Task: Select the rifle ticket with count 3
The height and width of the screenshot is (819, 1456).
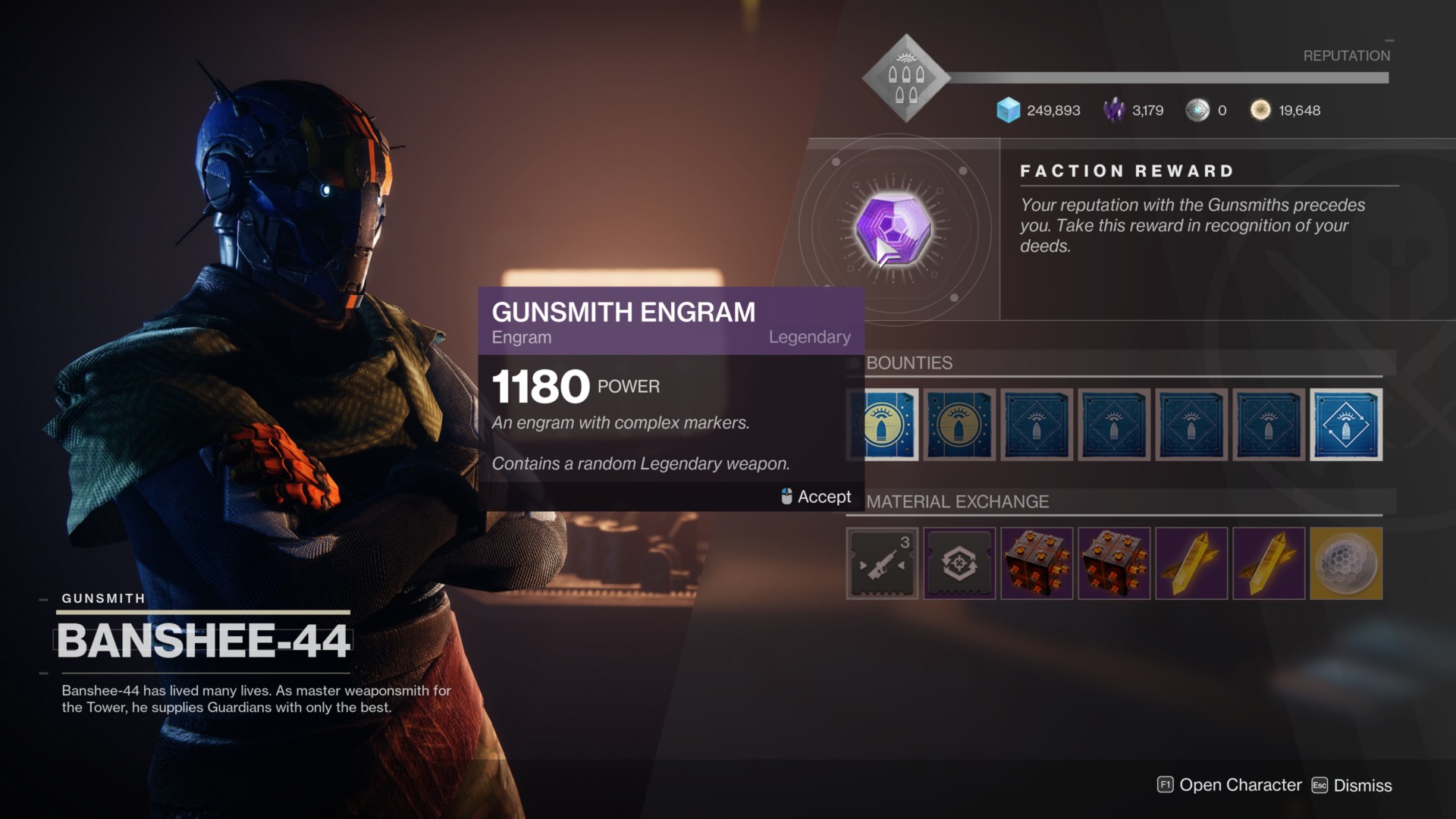Action: [x=882, y=563]
